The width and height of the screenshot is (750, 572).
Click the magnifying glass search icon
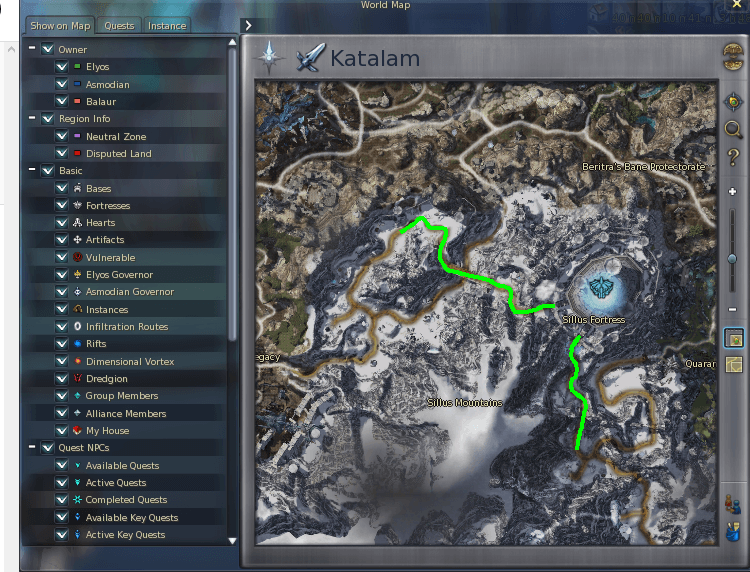[733, 129]
